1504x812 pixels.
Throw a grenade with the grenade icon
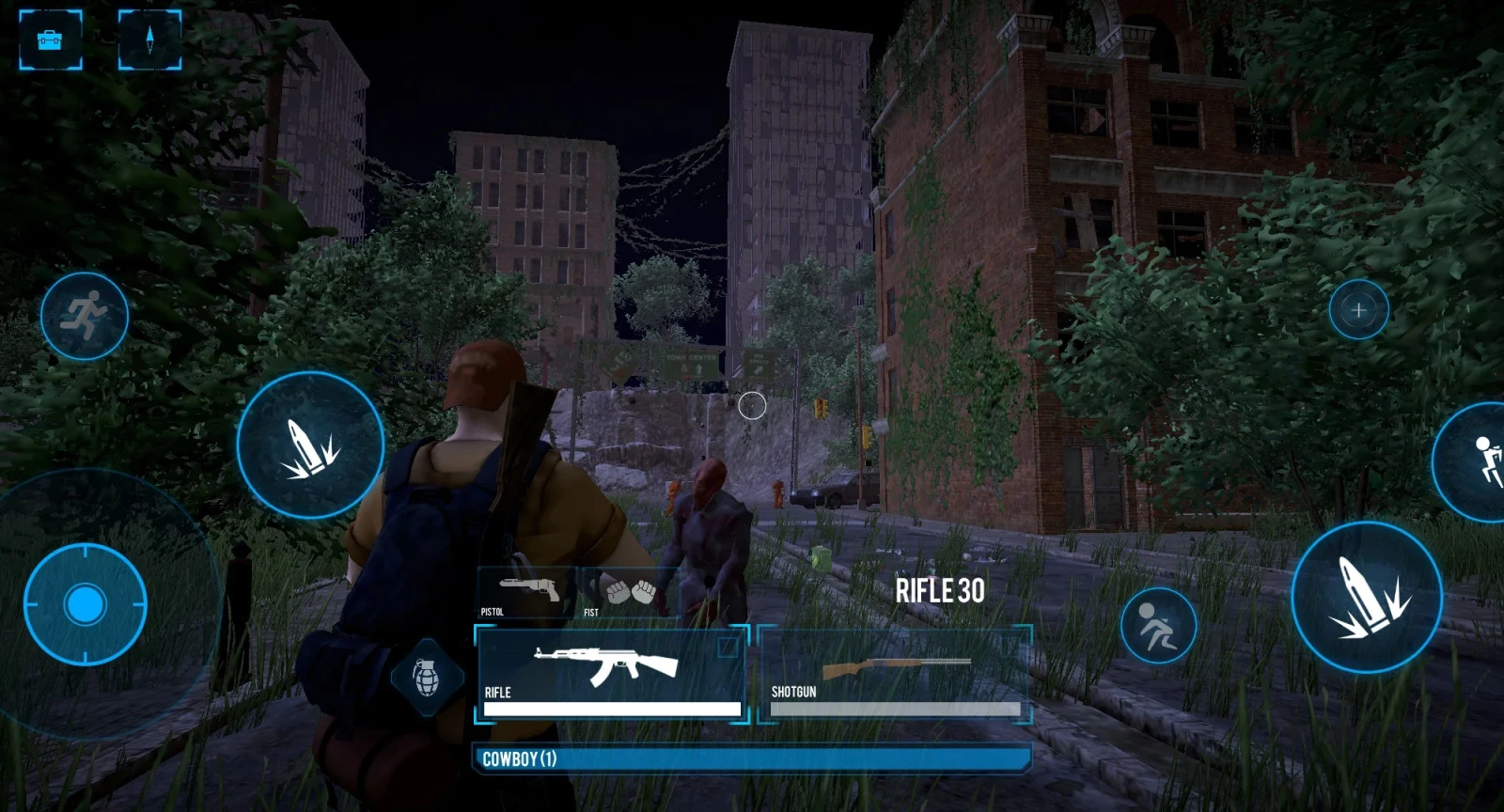click(x=426, y=676)
